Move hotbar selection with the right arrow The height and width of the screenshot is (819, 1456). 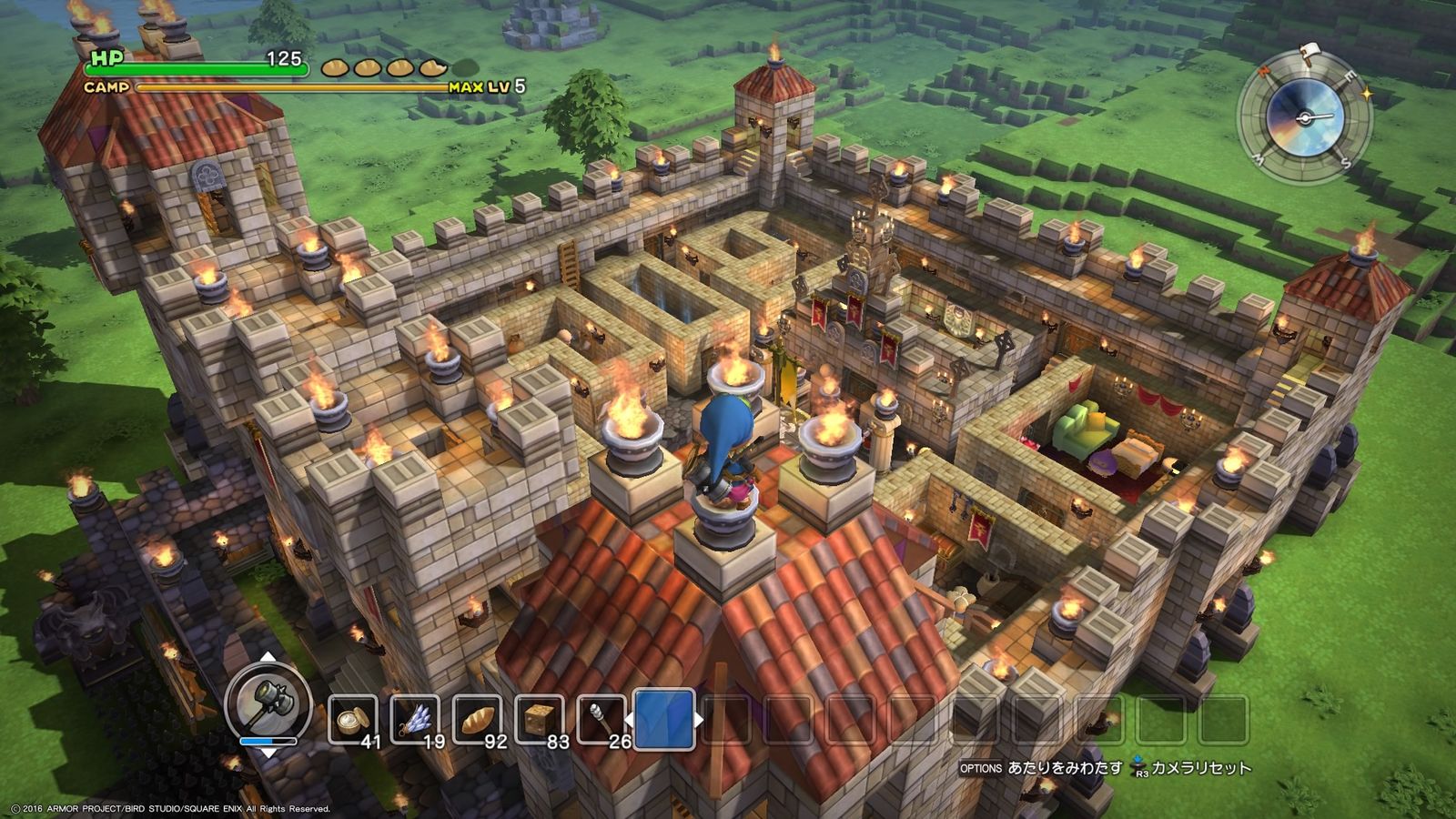tap(699, 720)
